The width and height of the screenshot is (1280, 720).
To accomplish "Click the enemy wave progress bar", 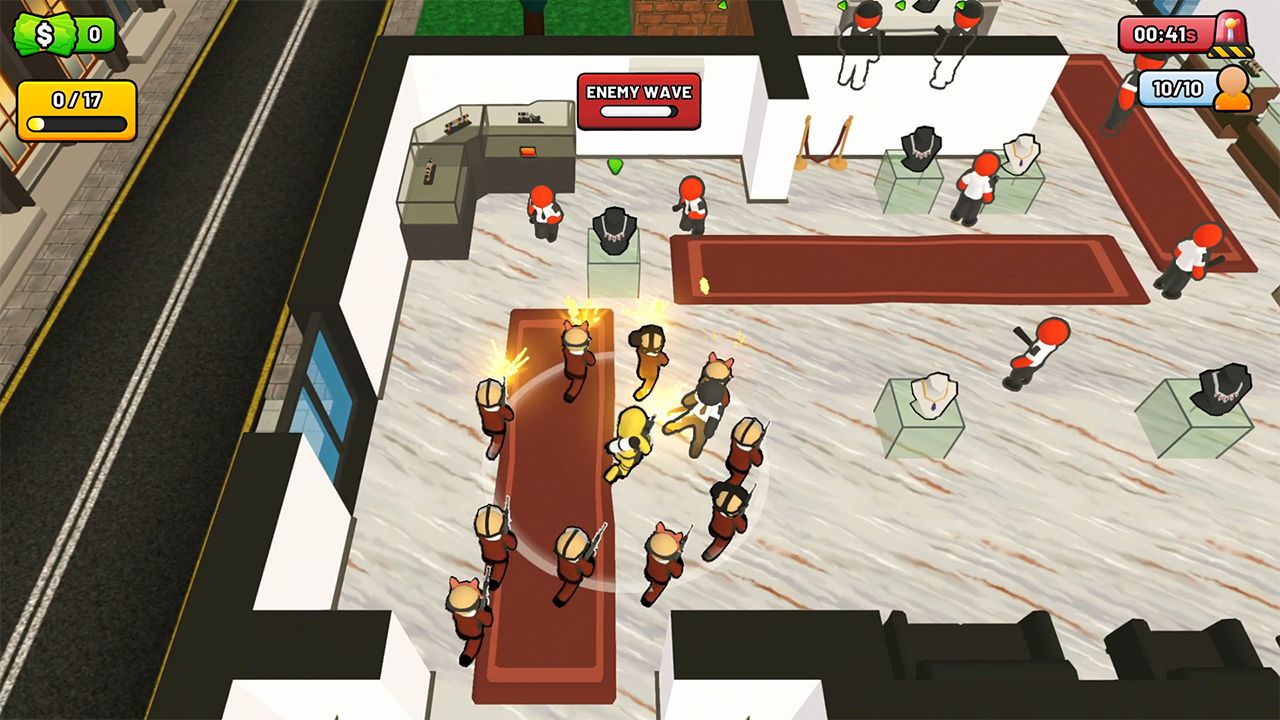I will click(637, 113).
